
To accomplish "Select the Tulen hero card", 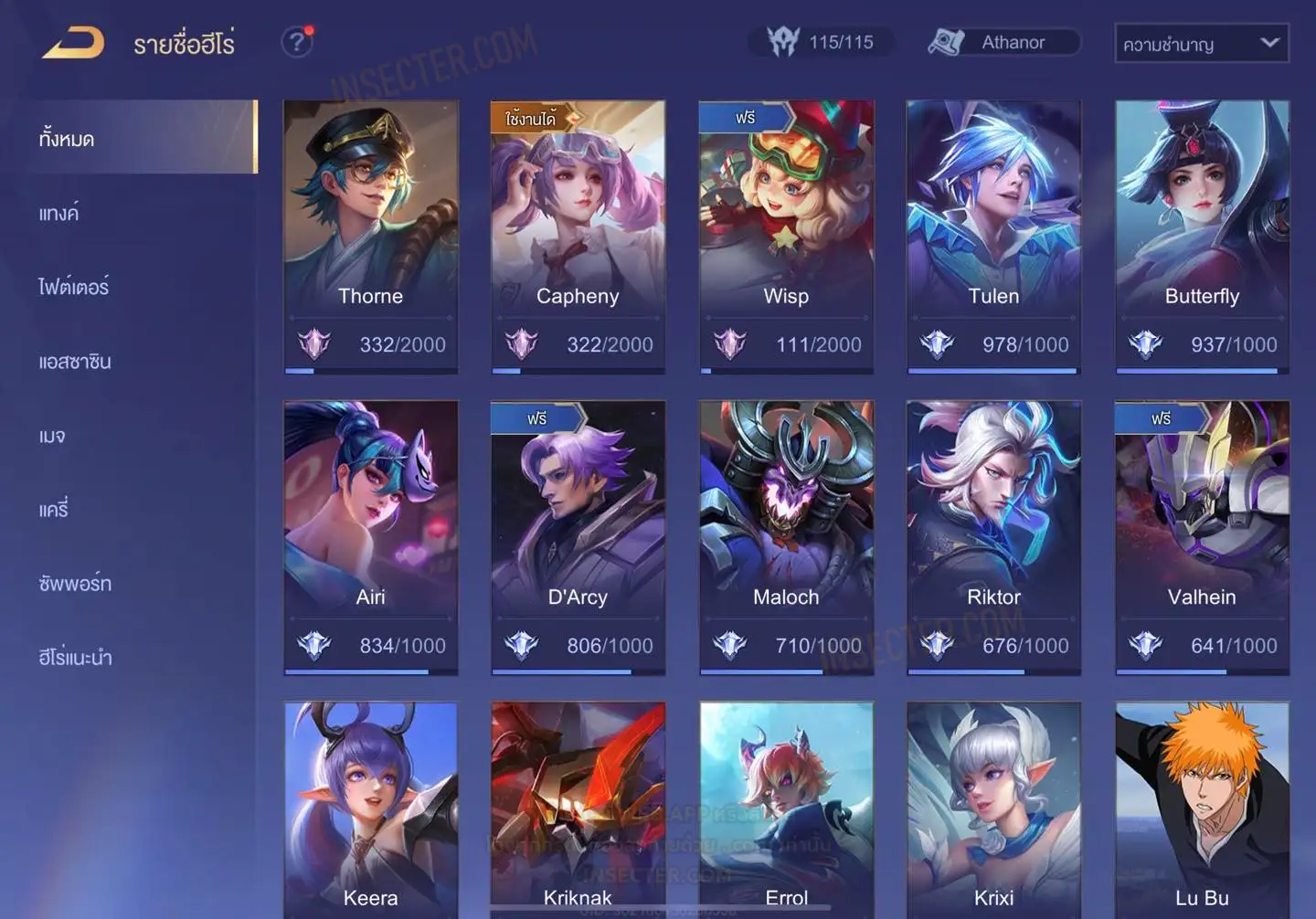I will point(993,236).
